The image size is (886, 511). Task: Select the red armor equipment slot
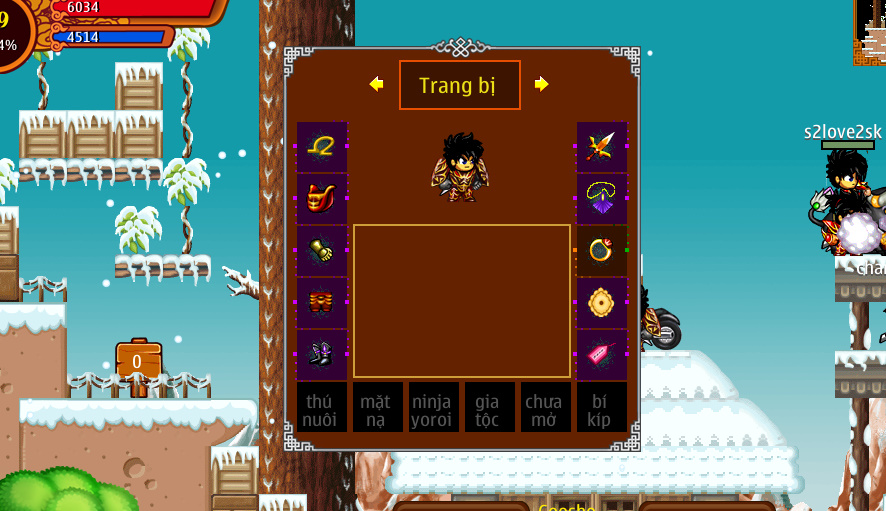click(322, 198)
